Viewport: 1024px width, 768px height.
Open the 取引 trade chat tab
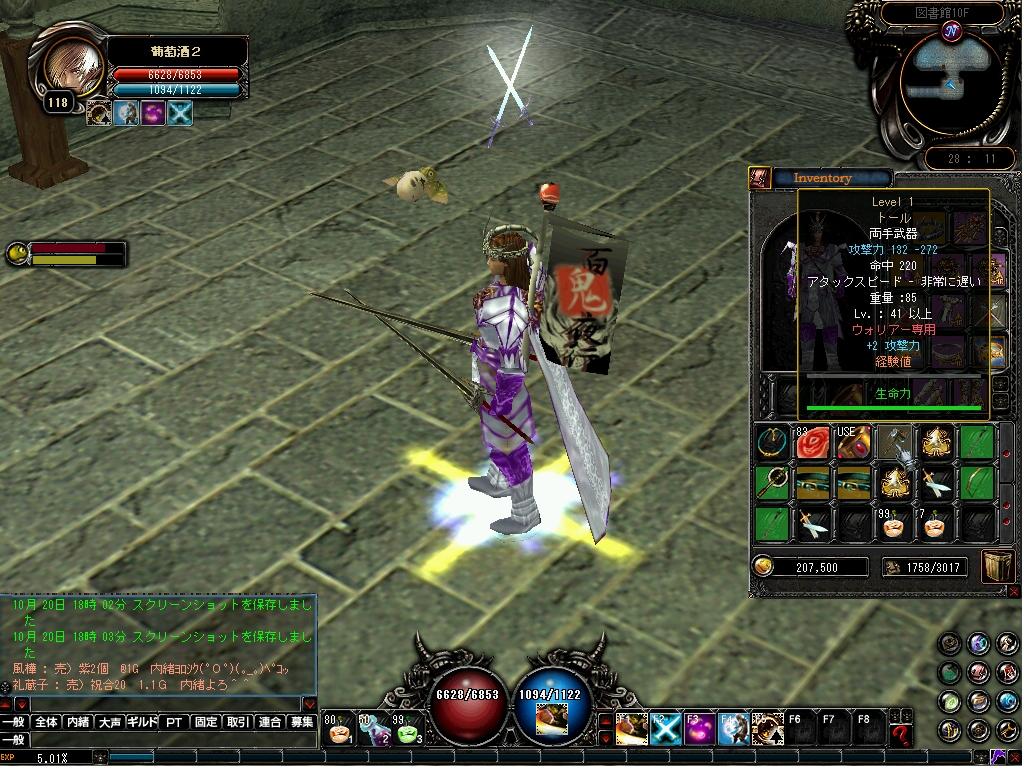[238, 722]
